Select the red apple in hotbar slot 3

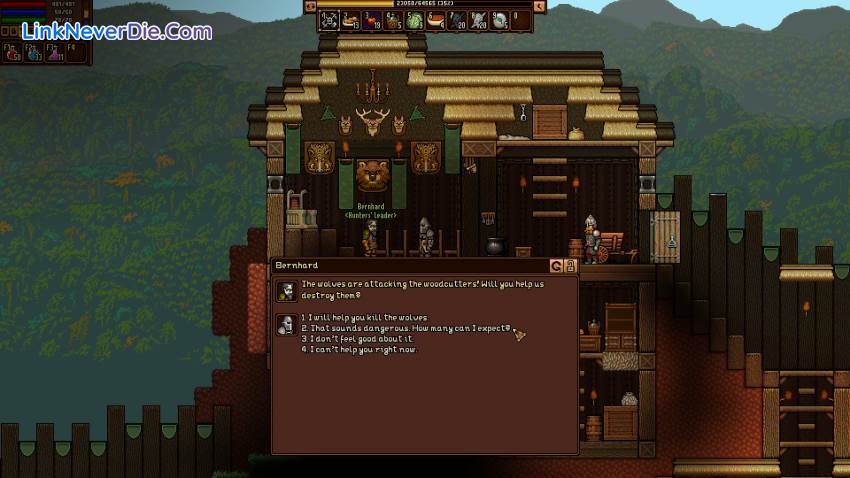point(373,19)
